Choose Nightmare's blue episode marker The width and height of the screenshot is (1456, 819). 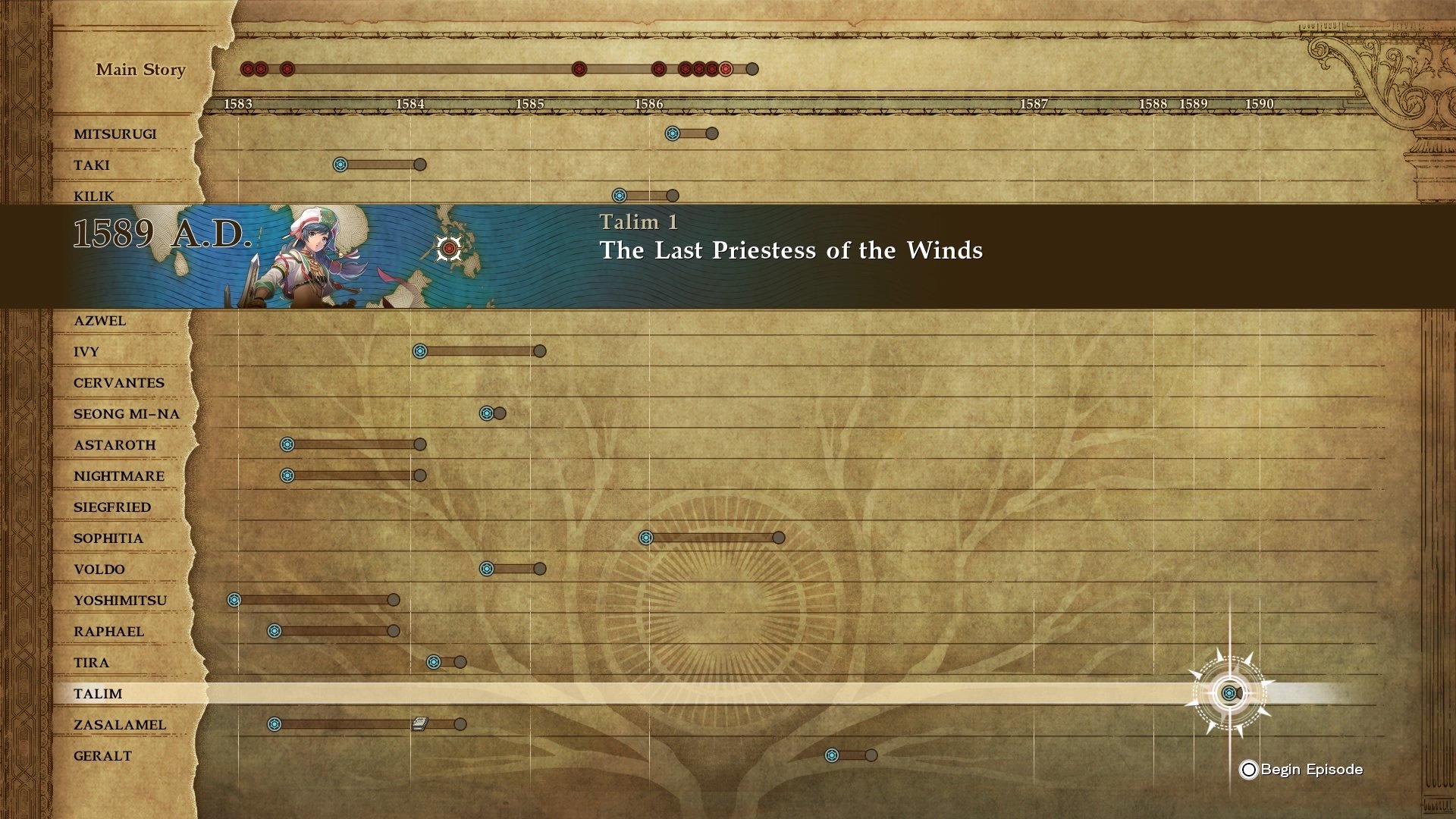tap(287, 475)
